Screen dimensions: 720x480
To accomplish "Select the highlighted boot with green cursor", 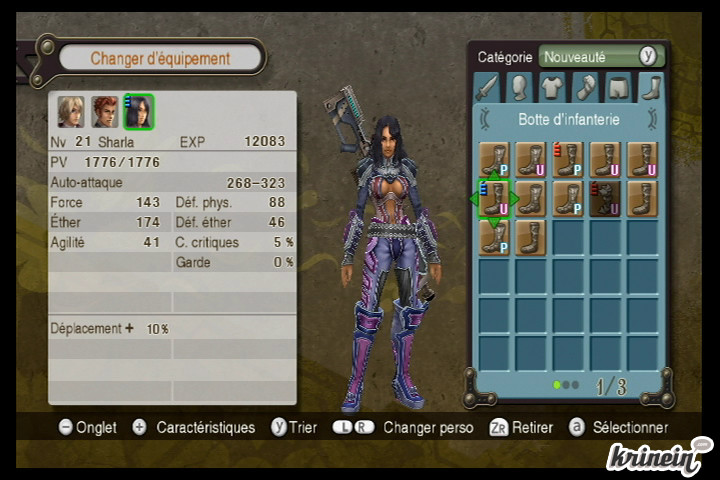I will [495, 198].
